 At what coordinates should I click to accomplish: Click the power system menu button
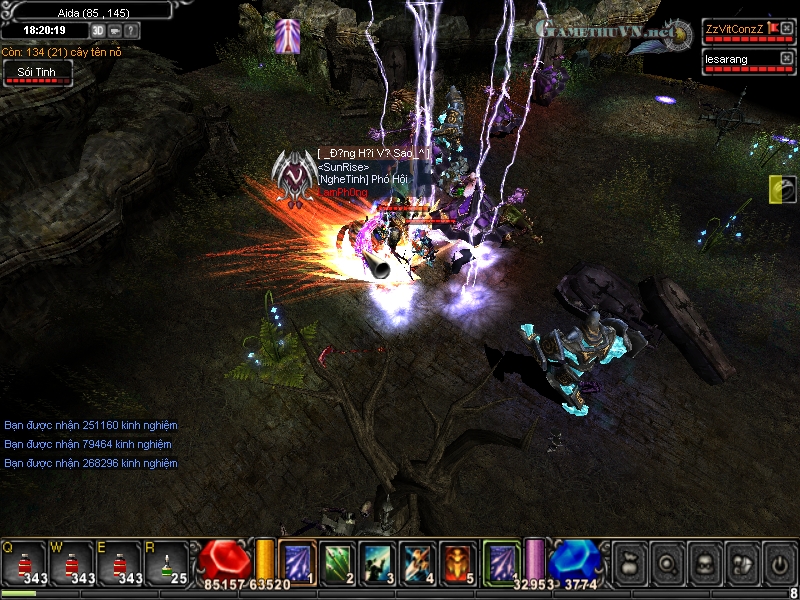tap(778, 562)
